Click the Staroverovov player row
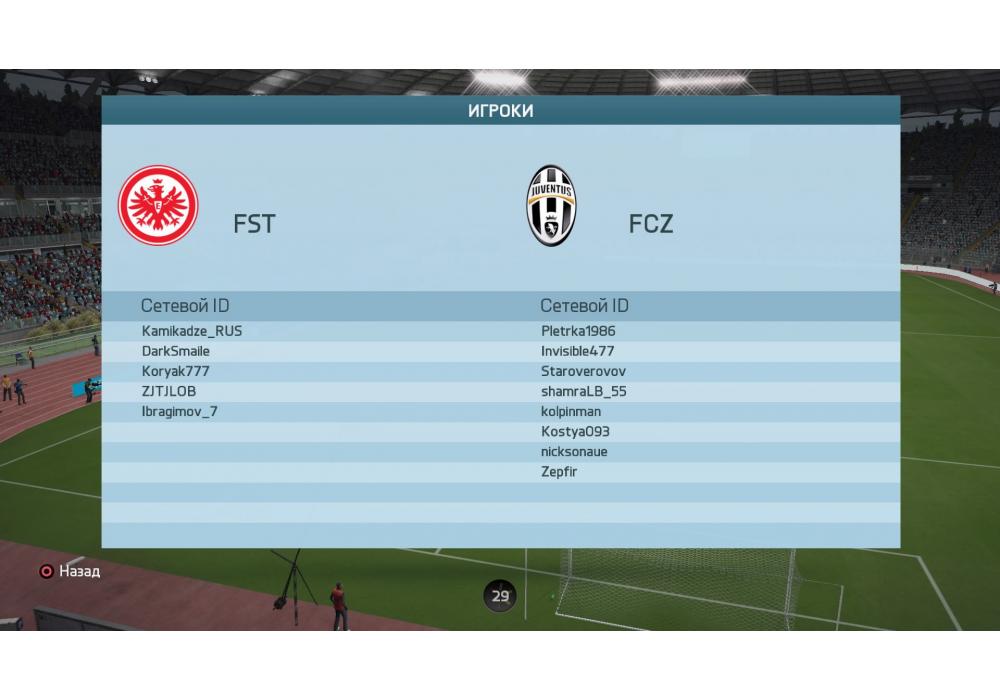 [x=583, y=371]
